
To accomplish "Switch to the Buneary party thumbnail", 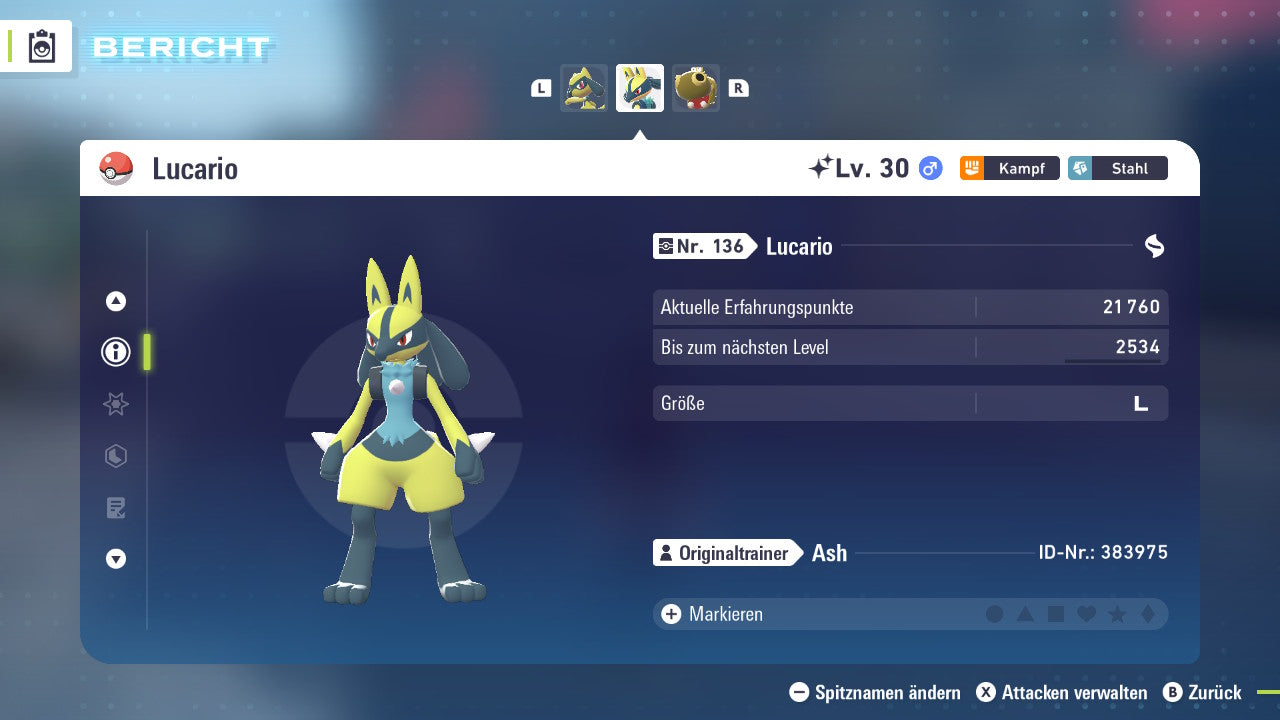I will 695,87.
